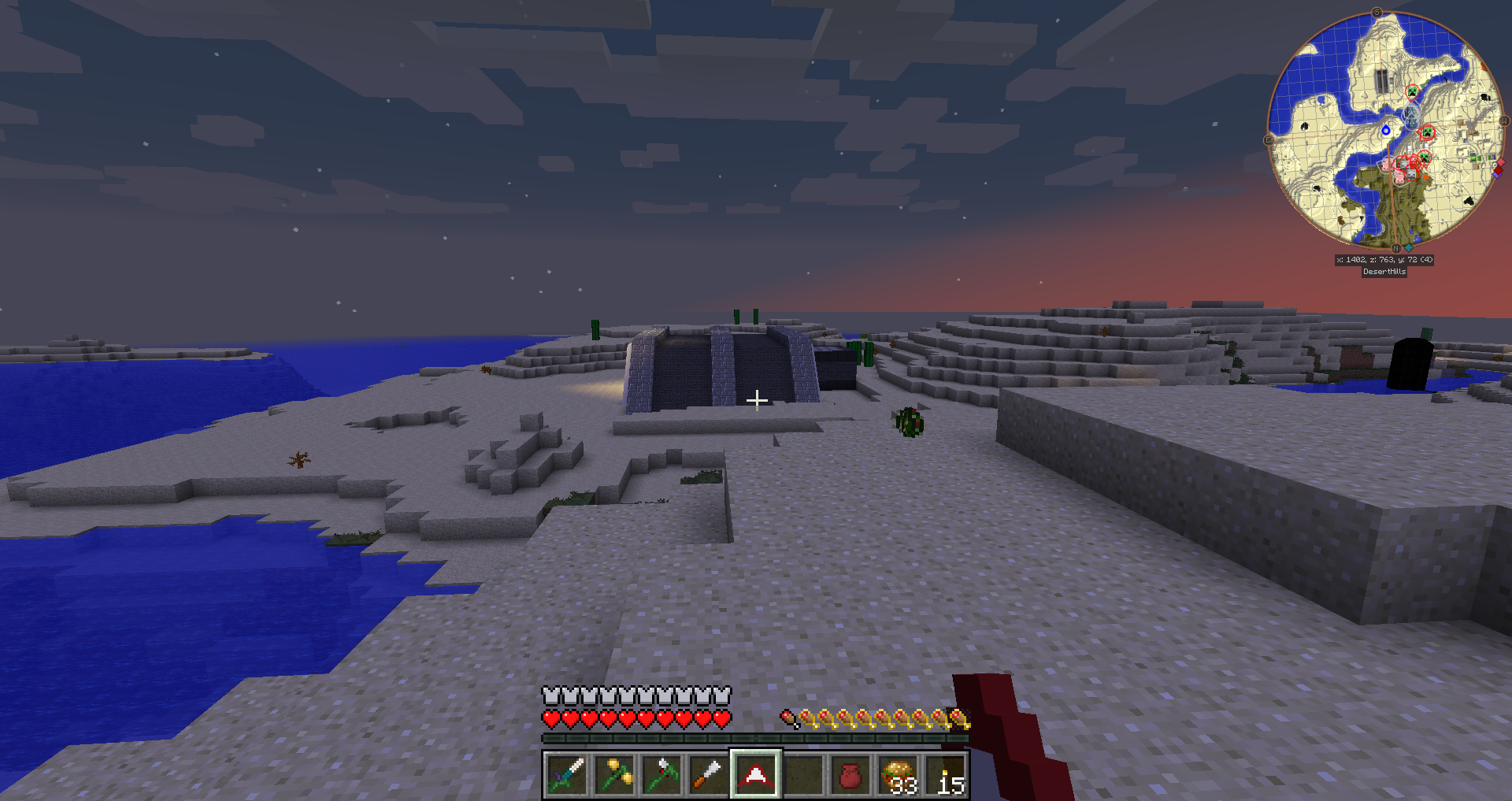1512x801 pixels.
Task: Select the teal-bladed sword hotbar slot
Action: click(566, 775)
